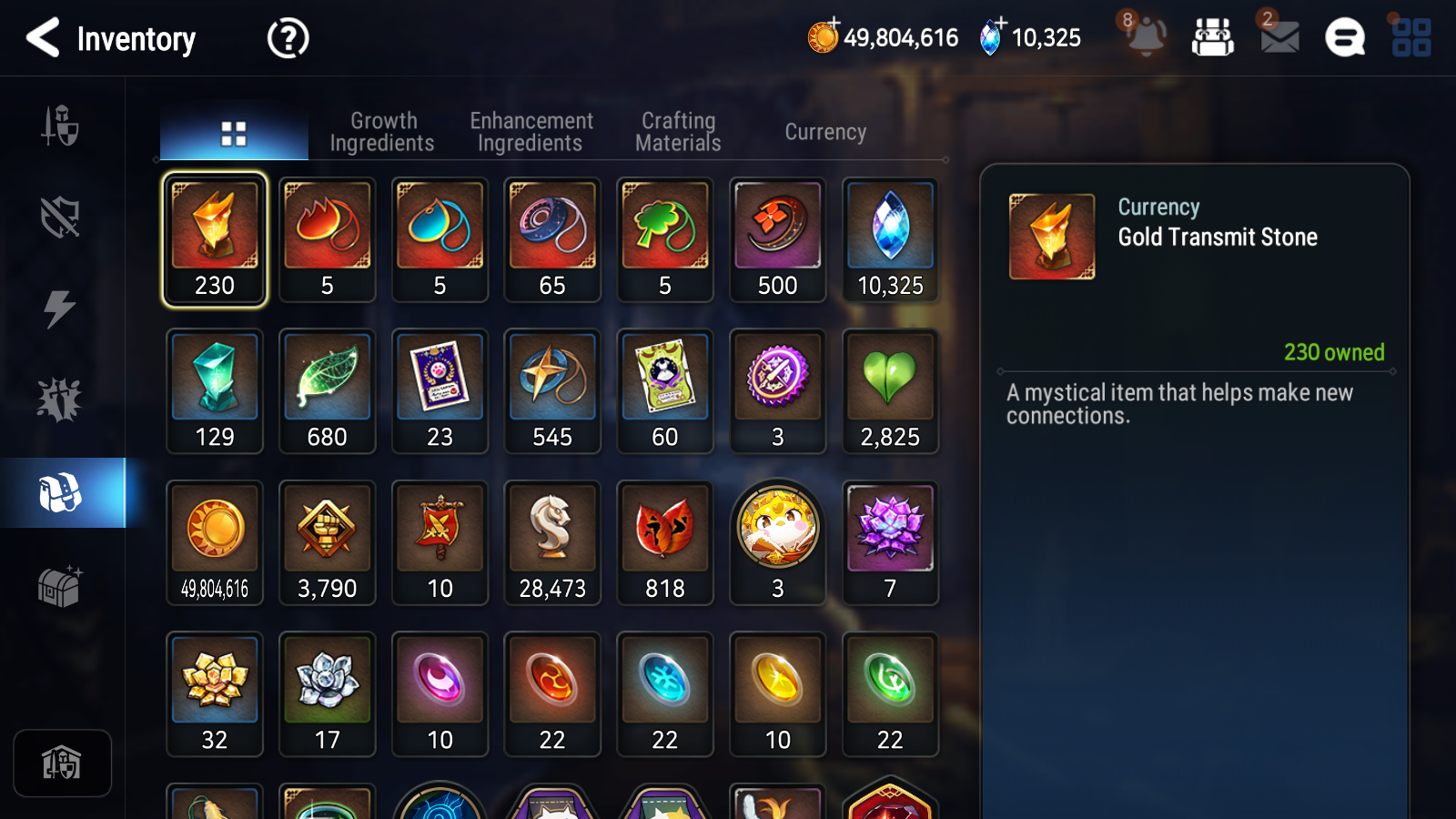
Task: Open the Enhancement Ingredients tab
Action: pos(531,131)
